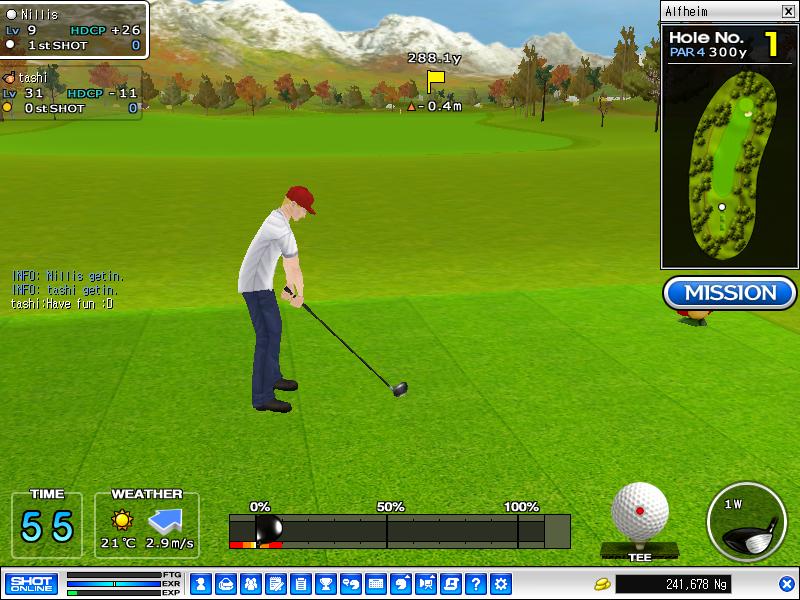This screenshot has height=600, width=800.
Task: Click the scroll toolbar icon
Action: 451,584
